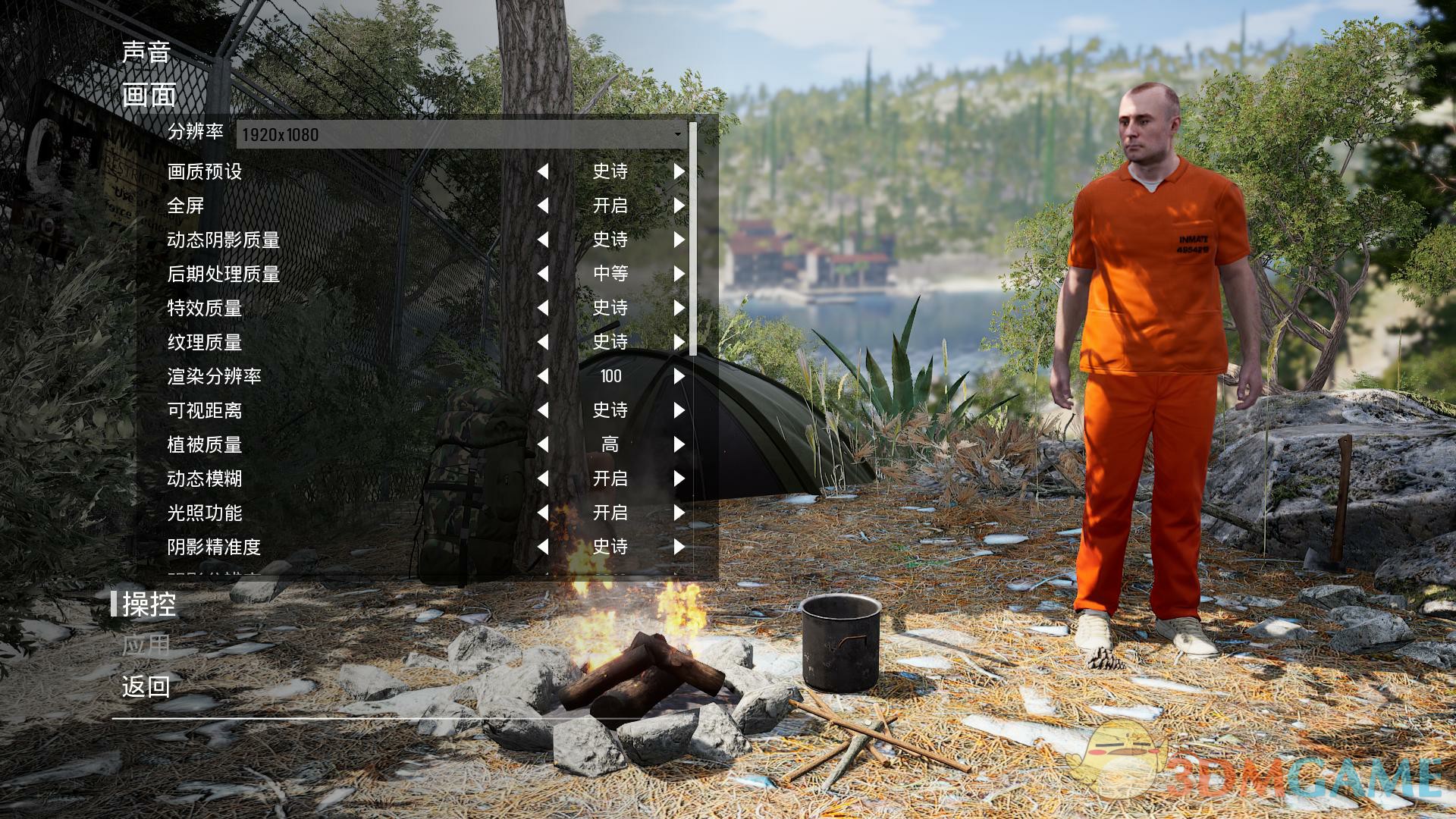Image resolution: width=1456 pixels, height=819 pixels.
Task: Increase 植被质量 with the right arrow
Action: click(679, 445)
